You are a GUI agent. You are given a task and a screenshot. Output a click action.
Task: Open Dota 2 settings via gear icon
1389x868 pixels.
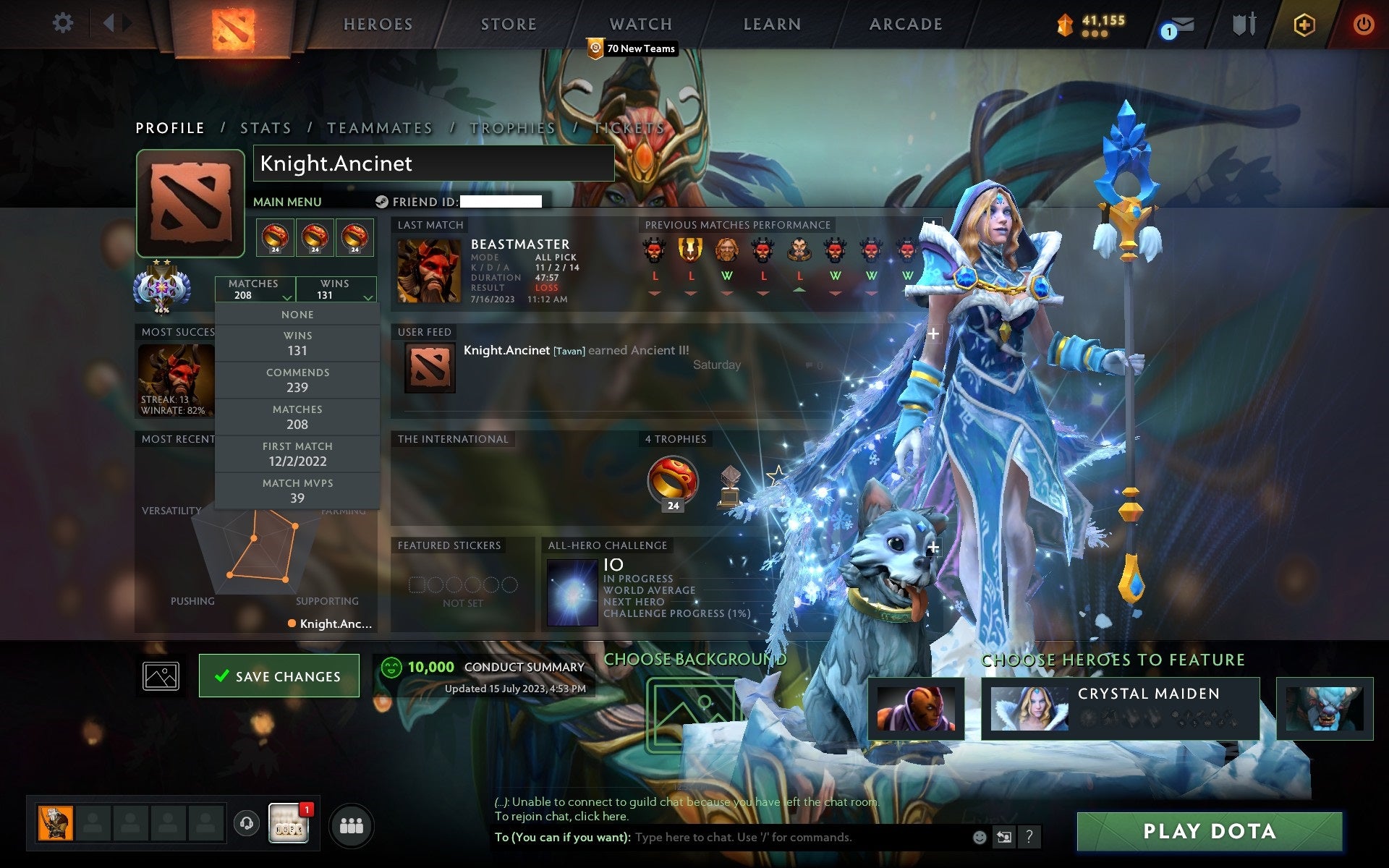point(64,23)
